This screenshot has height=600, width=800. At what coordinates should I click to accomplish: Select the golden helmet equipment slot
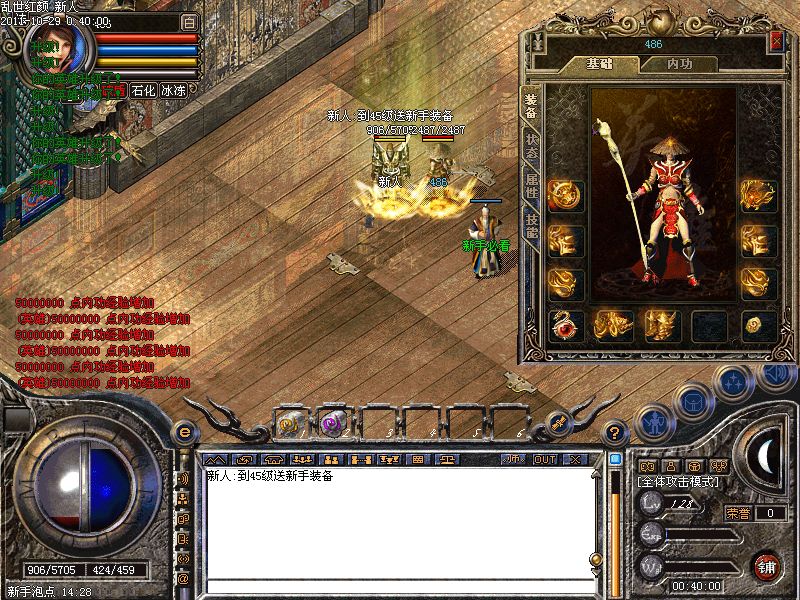662,325
